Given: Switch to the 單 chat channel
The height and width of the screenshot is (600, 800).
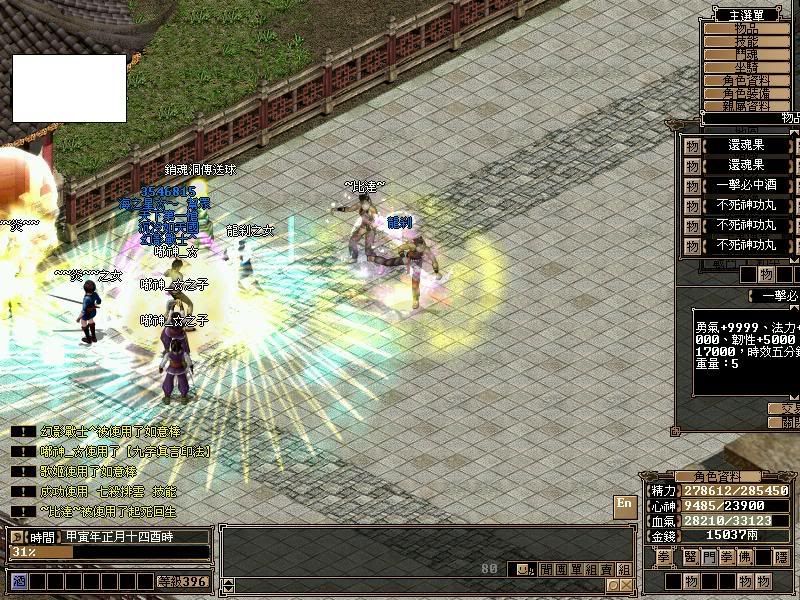Looking at the screenshot, I should click(x=575, y=569).
